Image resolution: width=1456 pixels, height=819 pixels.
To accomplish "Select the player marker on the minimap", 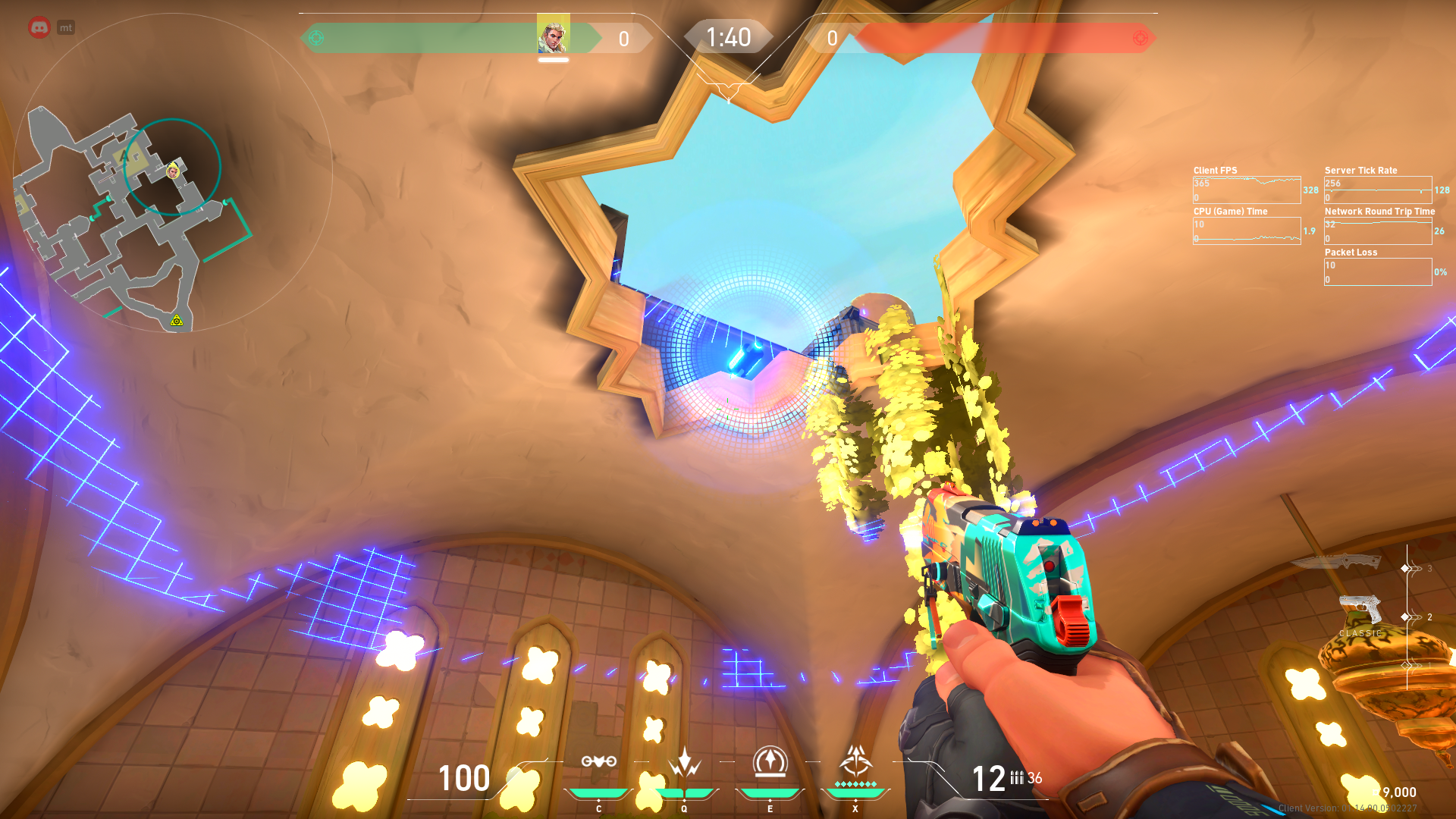I will tap(174, 171).
